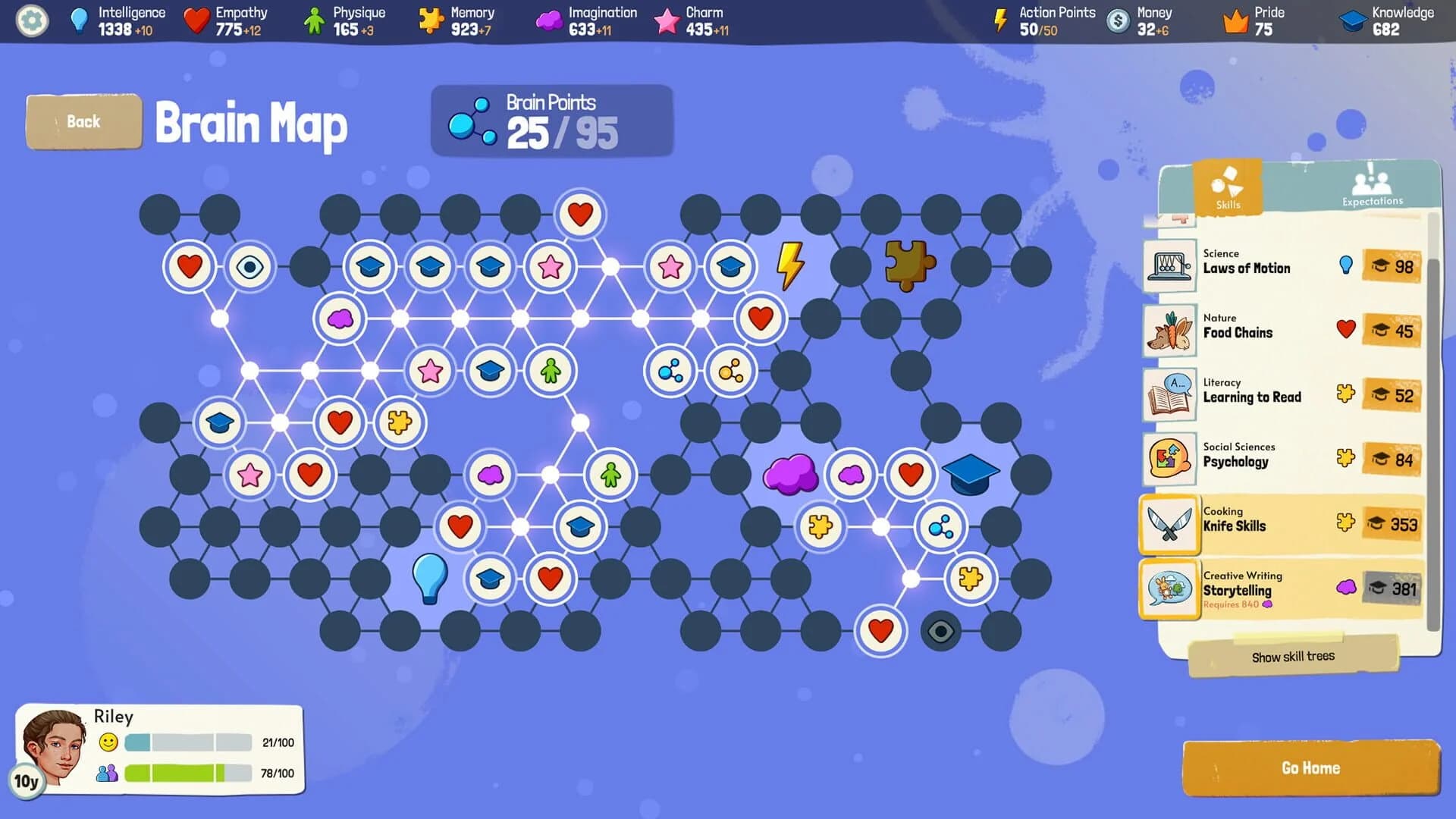The width and height of the screenshot is (1456, 819).
Task: Click the Laws of Motion science icon
Action: (x=1169, y=266)
